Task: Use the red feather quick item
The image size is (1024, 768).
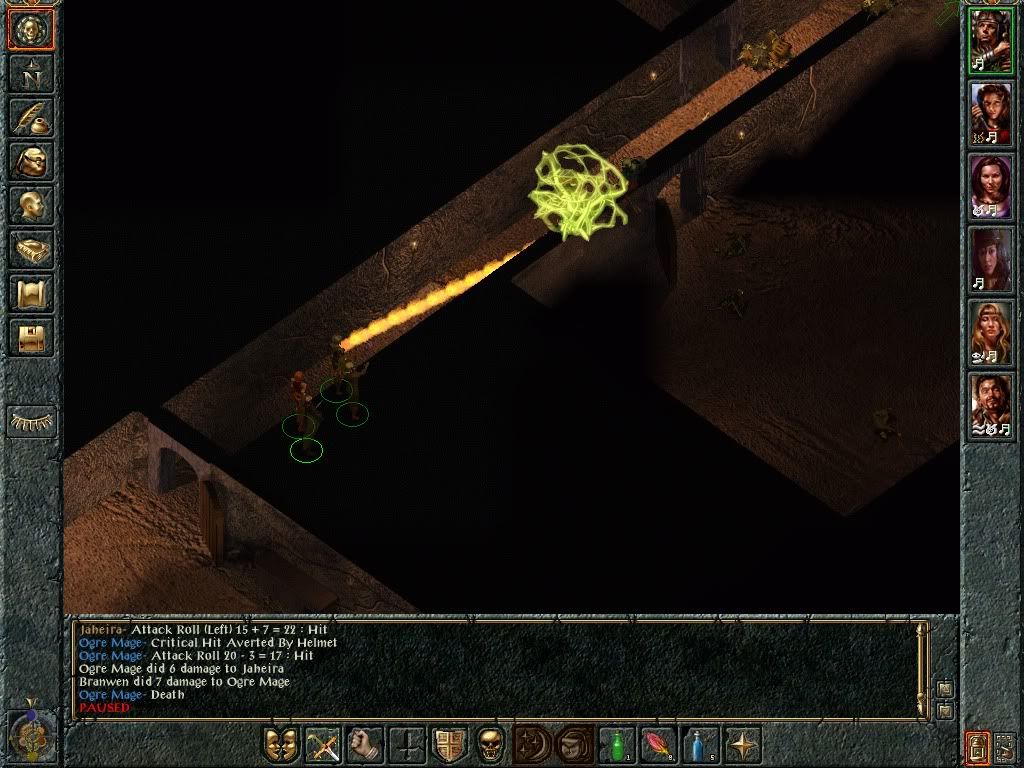Action: [x=659, y=745]
